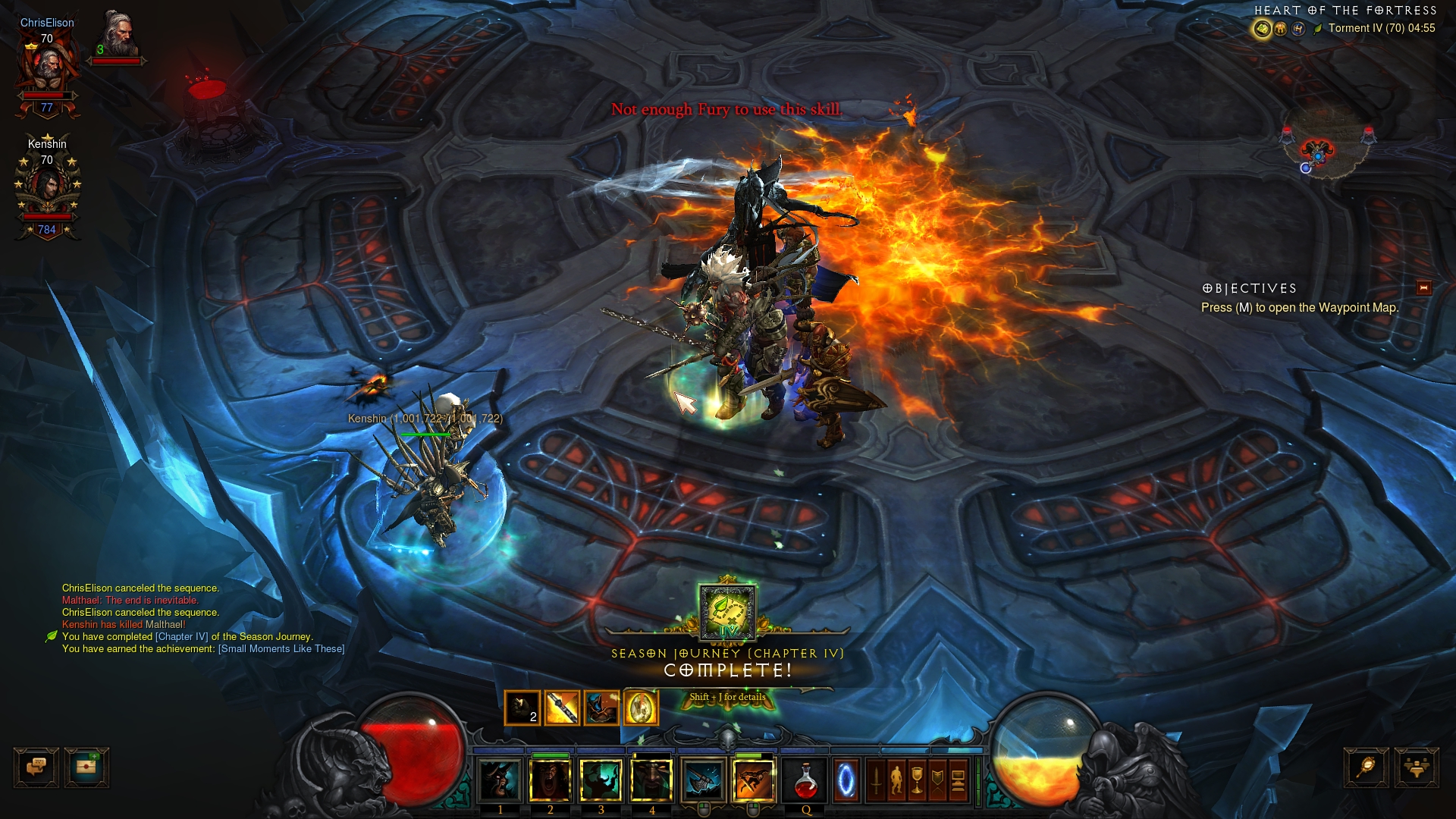The width and height of the screenshot is (1456, 819).
Task: Activate the teal berserker silhouette skill
Action: 601,780
